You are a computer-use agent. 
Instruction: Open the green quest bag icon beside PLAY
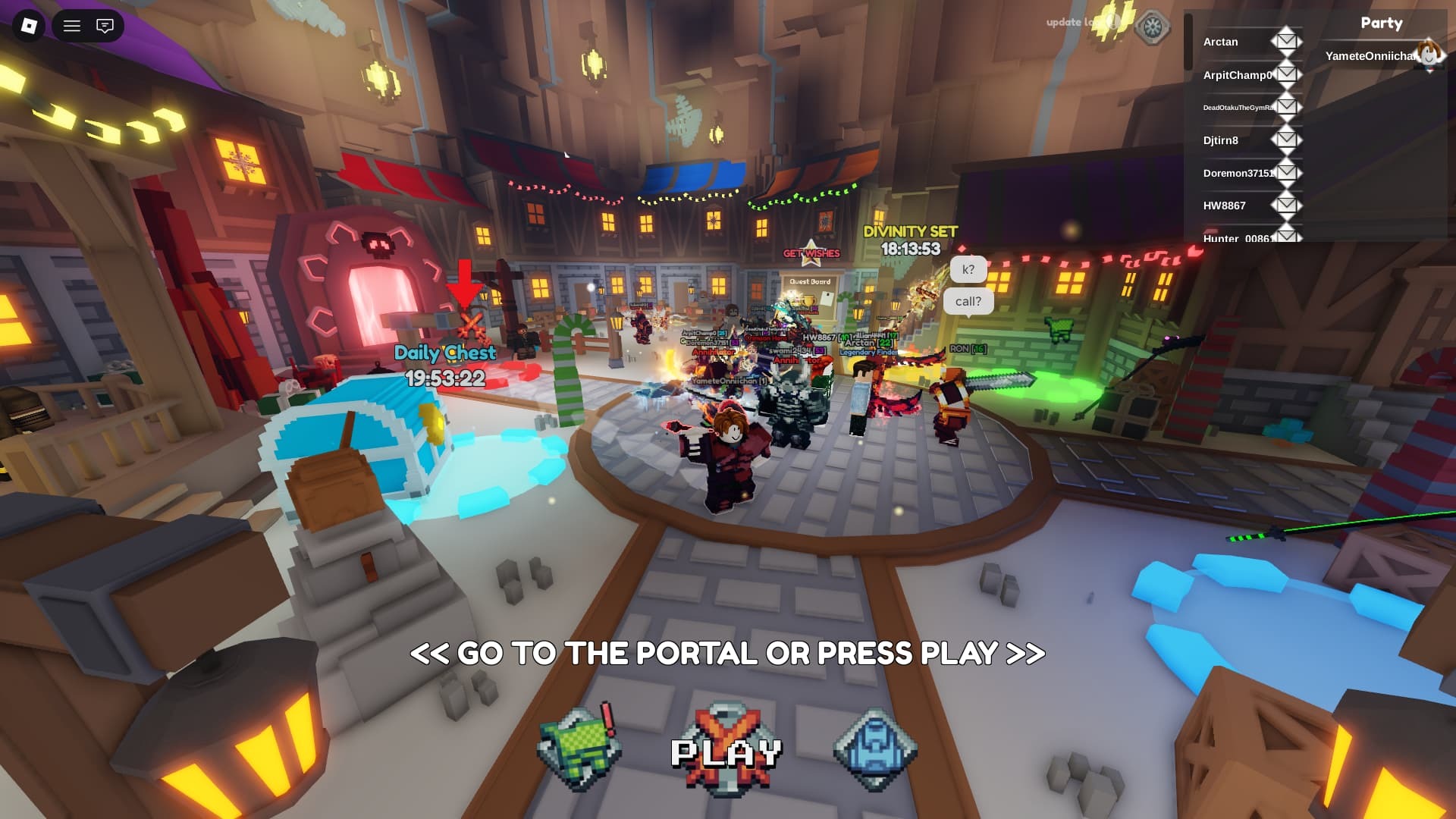580,745
